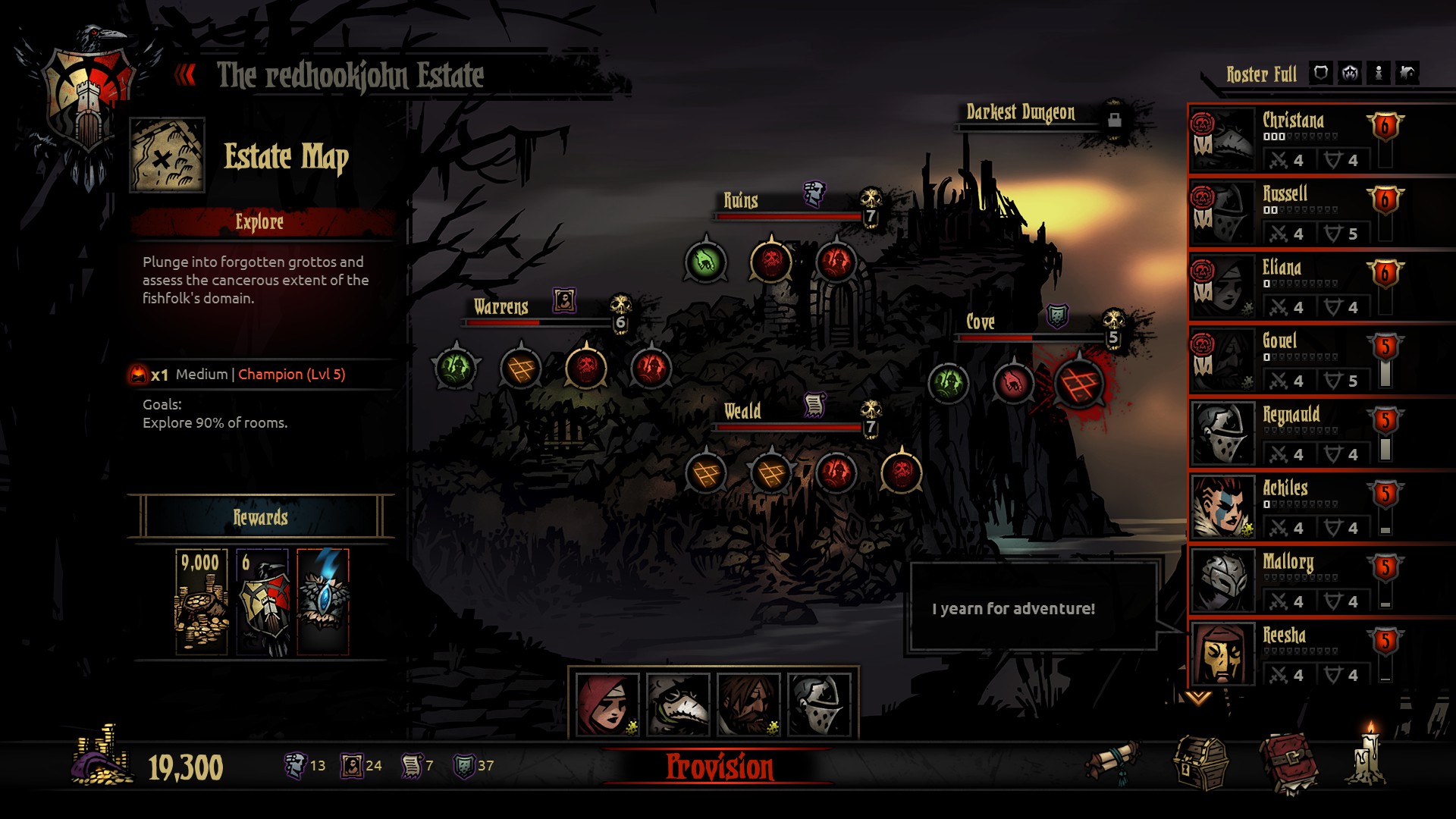Click the bust quest icon beside Ruins
Screen dimensions: 1456x819
[x=814, y=192]
